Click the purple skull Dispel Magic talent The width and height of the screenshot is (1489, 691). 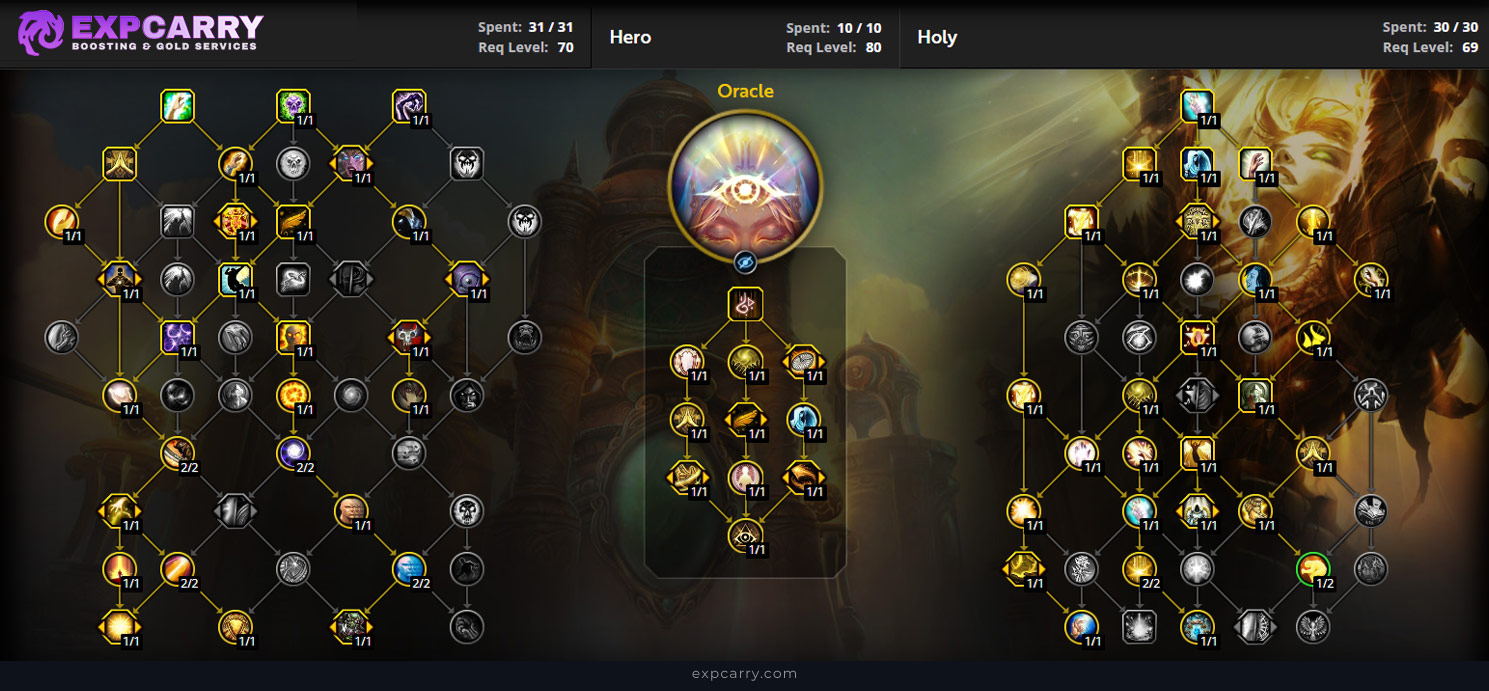tap(293, 106)
